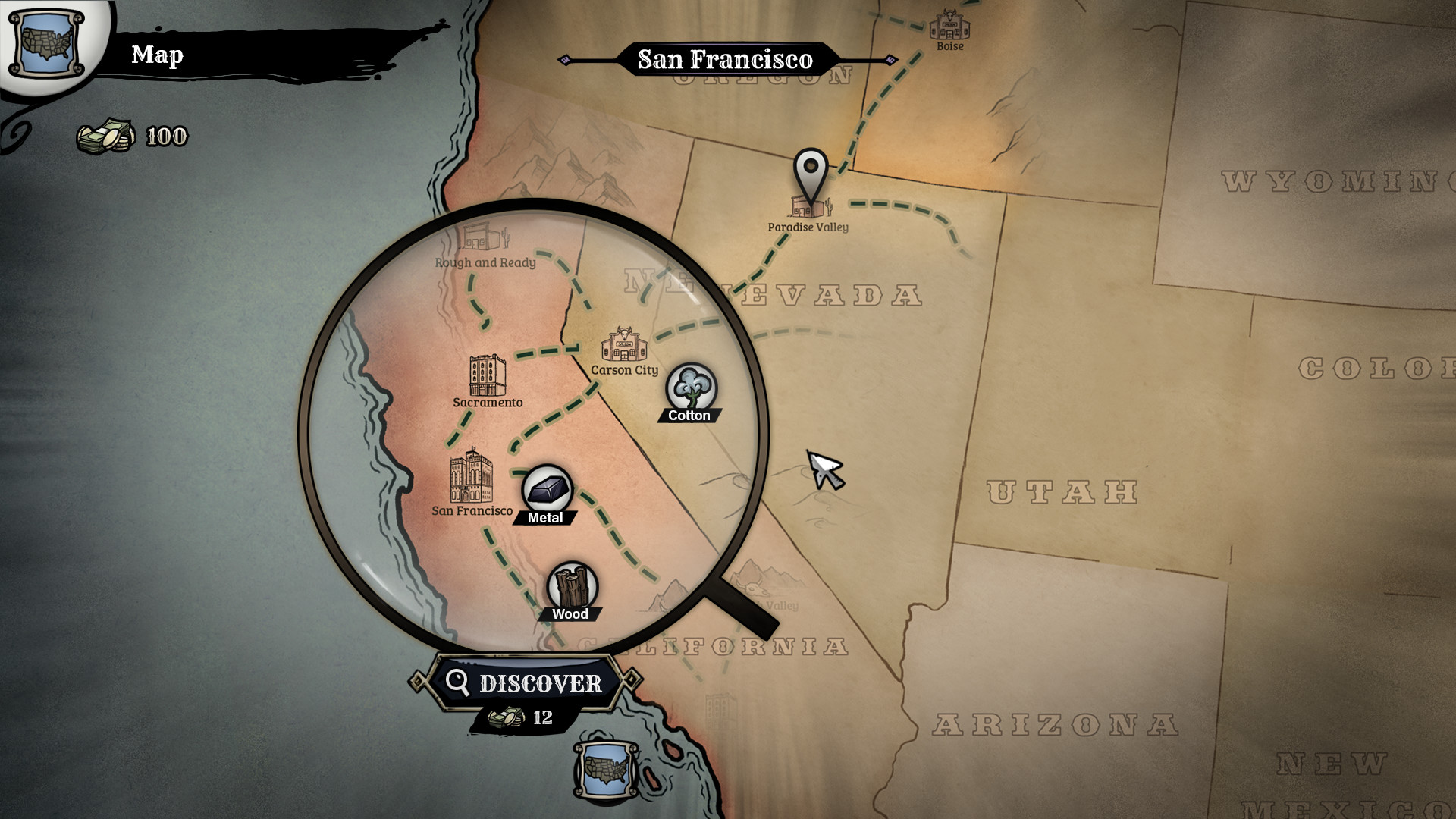The height and width of the screenshot is (819, 1456).
Task: Click the USA map icon below Discover
Action: [605, 768]
